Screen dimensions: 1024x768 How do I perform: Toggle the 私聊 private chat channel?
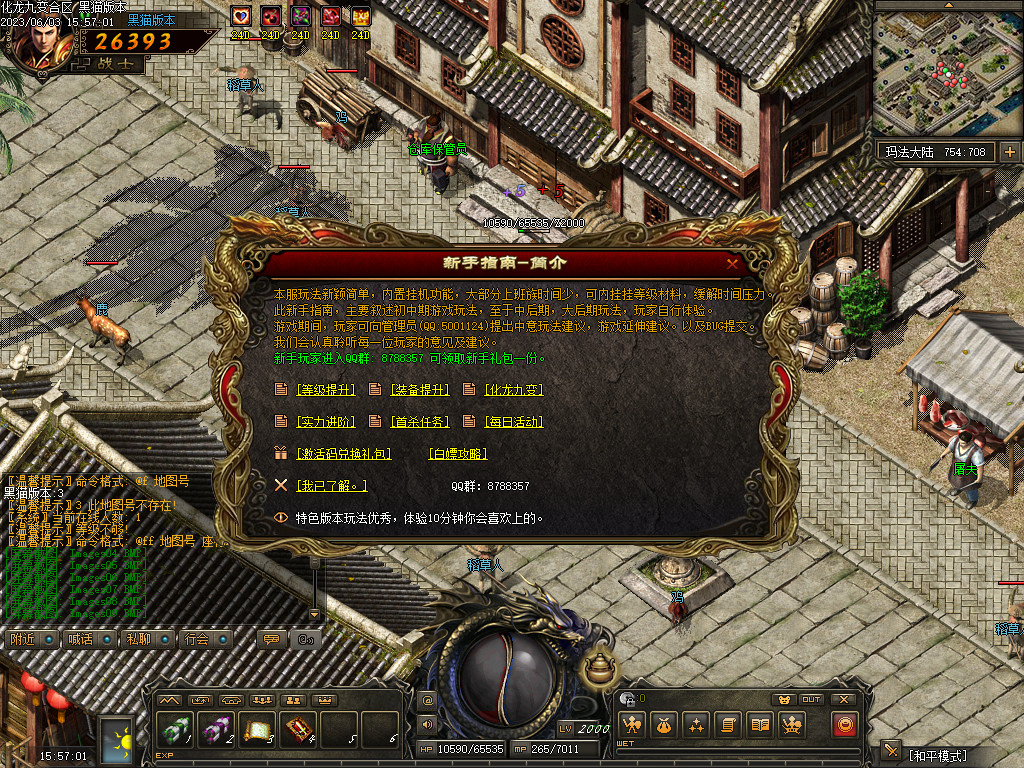(x=138, y=639)
